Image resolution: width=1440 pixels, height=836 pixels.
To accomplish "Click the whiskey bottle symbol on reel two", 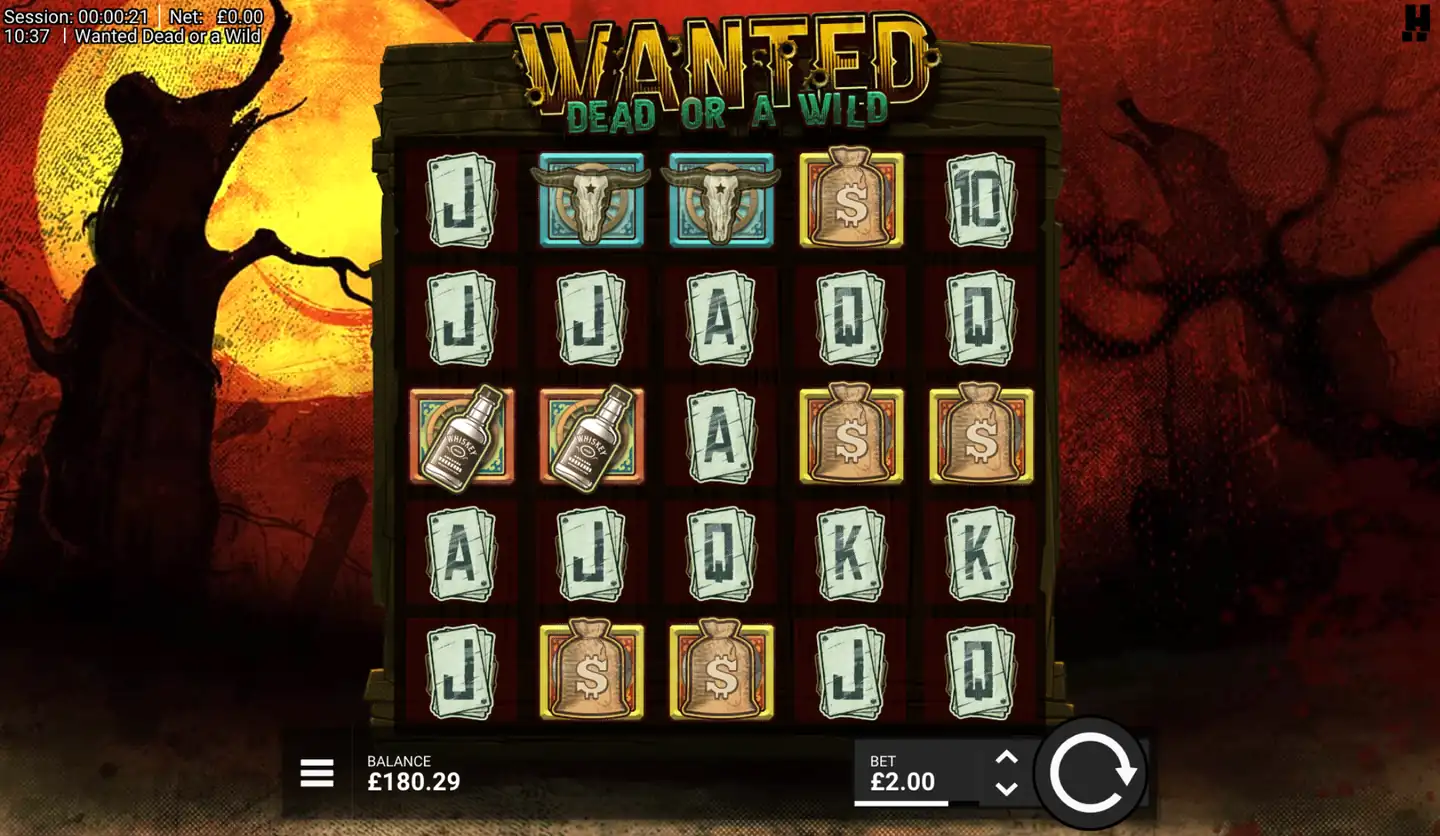I will (592, 437).
